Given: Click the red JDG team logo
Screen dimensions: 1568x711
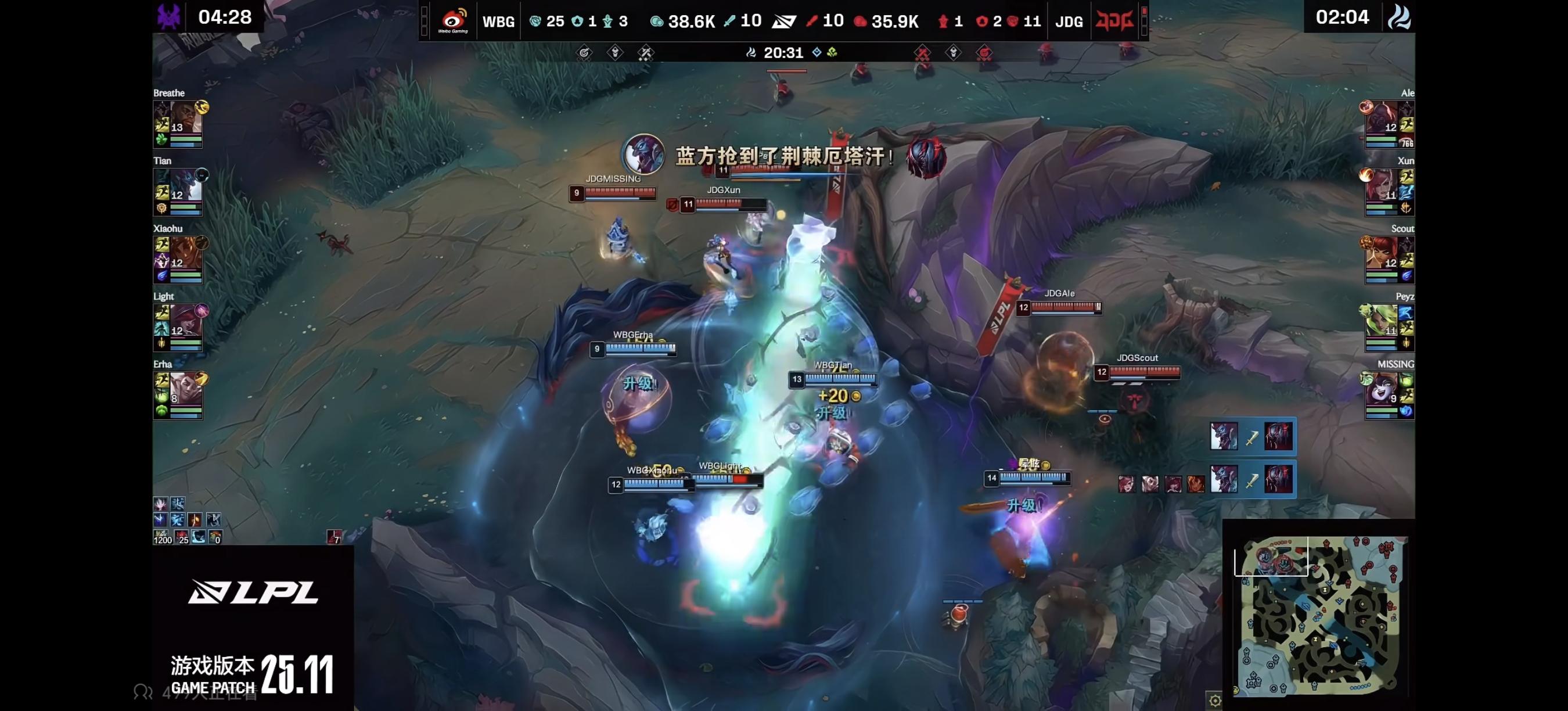Looking at the screenshot, I should tap(1114, 21).
